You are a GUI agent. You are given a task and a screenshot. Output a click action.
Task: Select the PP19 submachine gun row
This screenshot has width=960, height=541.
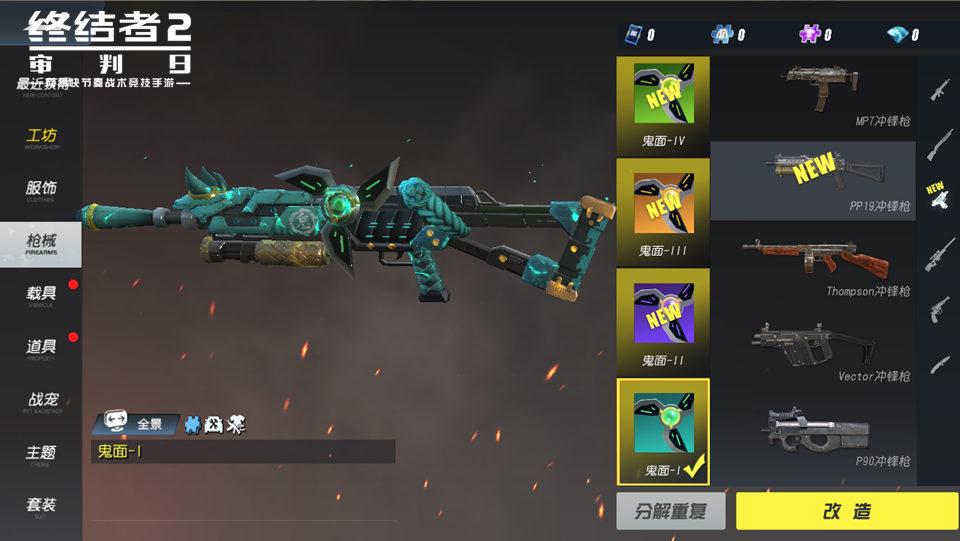(x=813, y=180)
